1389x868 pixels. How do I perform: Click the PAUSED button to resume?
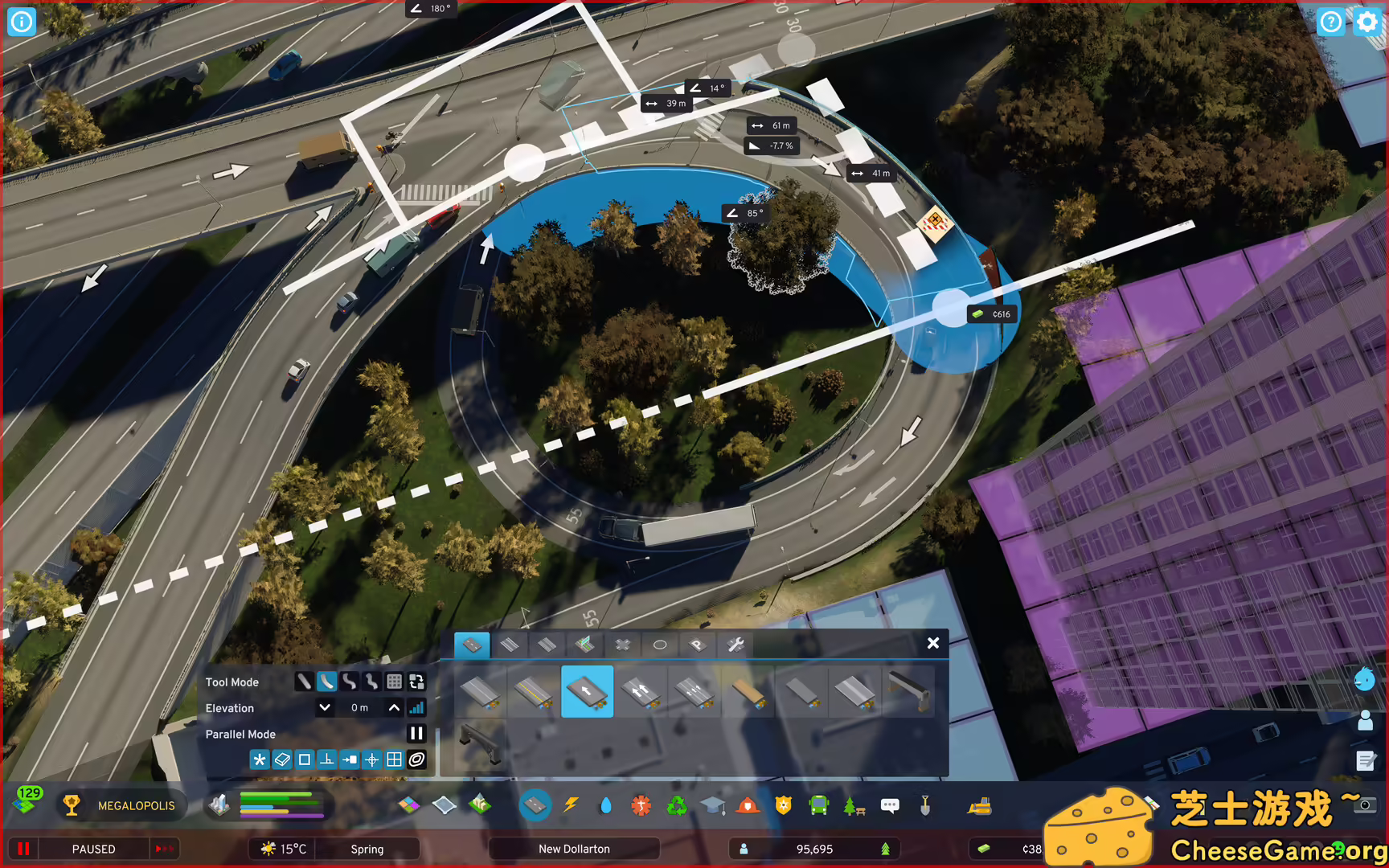(93, 849)
